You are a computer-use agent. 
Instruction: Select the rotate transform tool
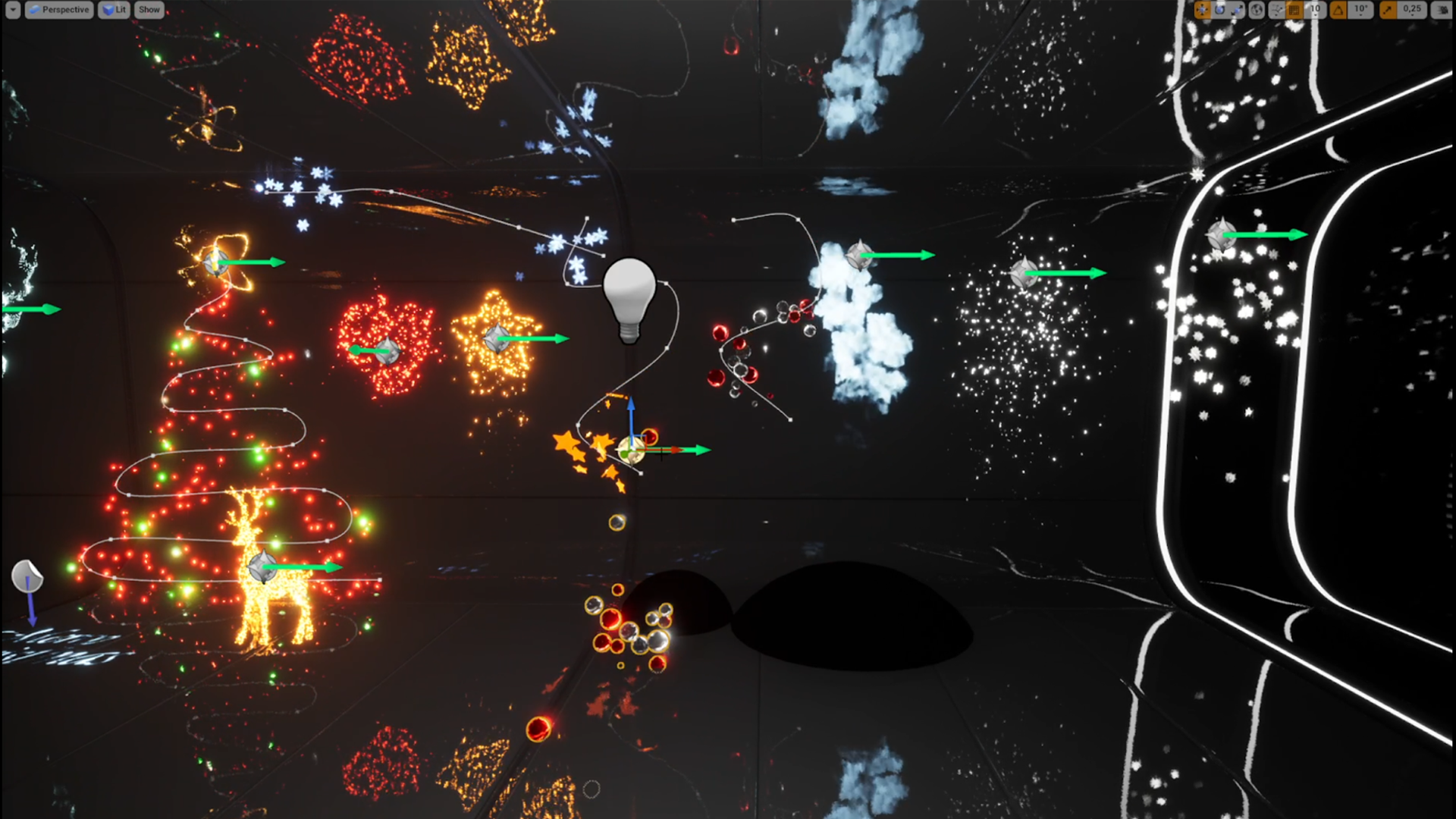1219,10
